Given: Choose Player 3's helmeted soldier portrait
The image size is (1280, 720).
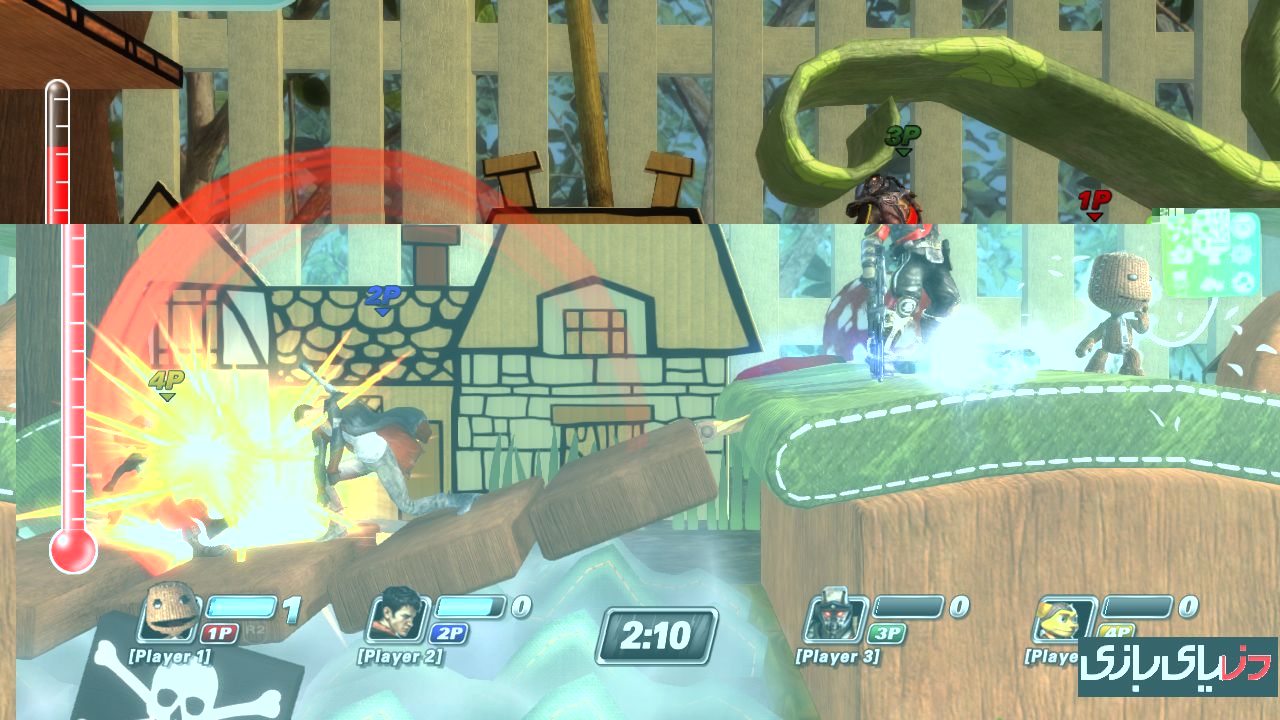Looking at the screenshot, I should click(835, 614).
